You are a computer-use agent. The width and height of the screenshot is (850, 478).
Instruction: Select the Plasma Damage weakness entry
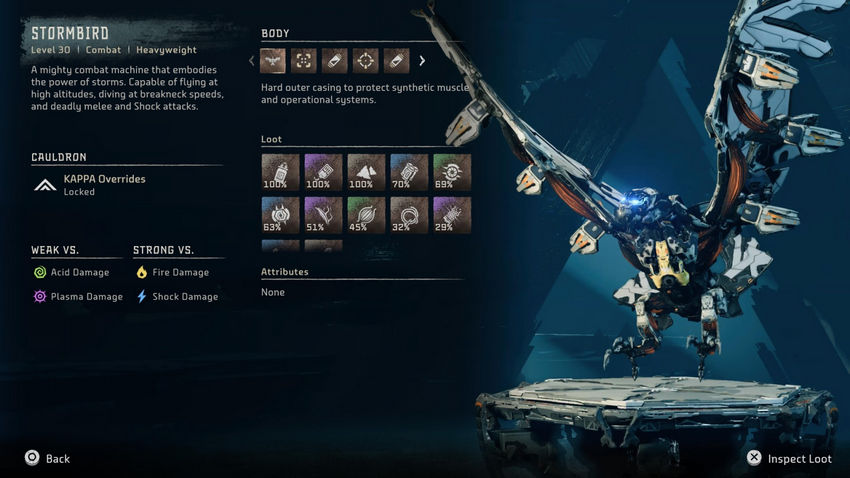[x=80, y=297]
